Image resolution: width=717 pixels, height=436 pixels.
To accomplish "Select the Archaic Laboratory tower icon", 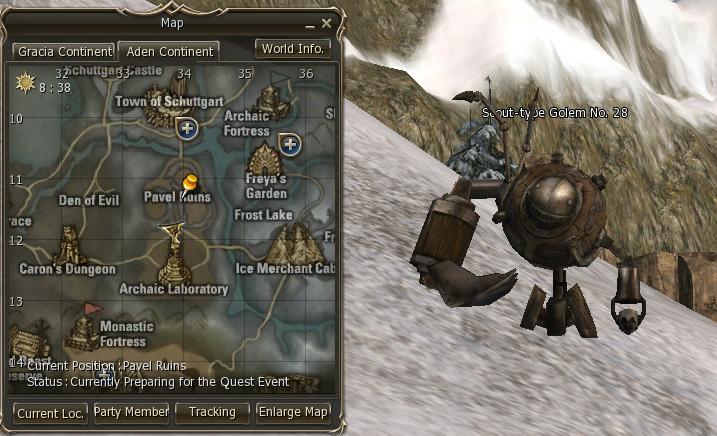I will pyautogui.click(x=173, y=262).
